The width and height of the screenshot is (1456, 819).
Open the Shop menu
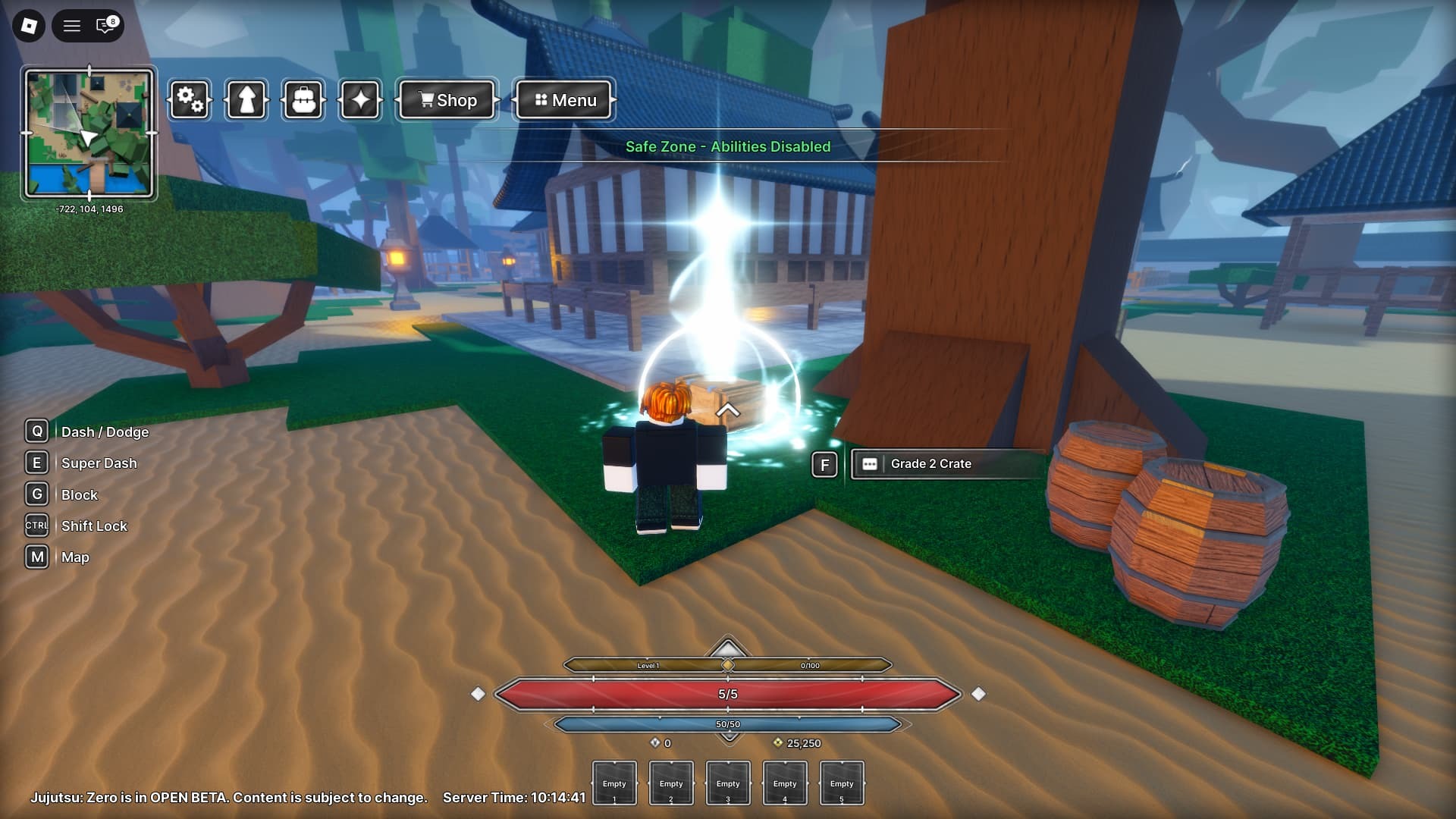[x=447, y=100]
